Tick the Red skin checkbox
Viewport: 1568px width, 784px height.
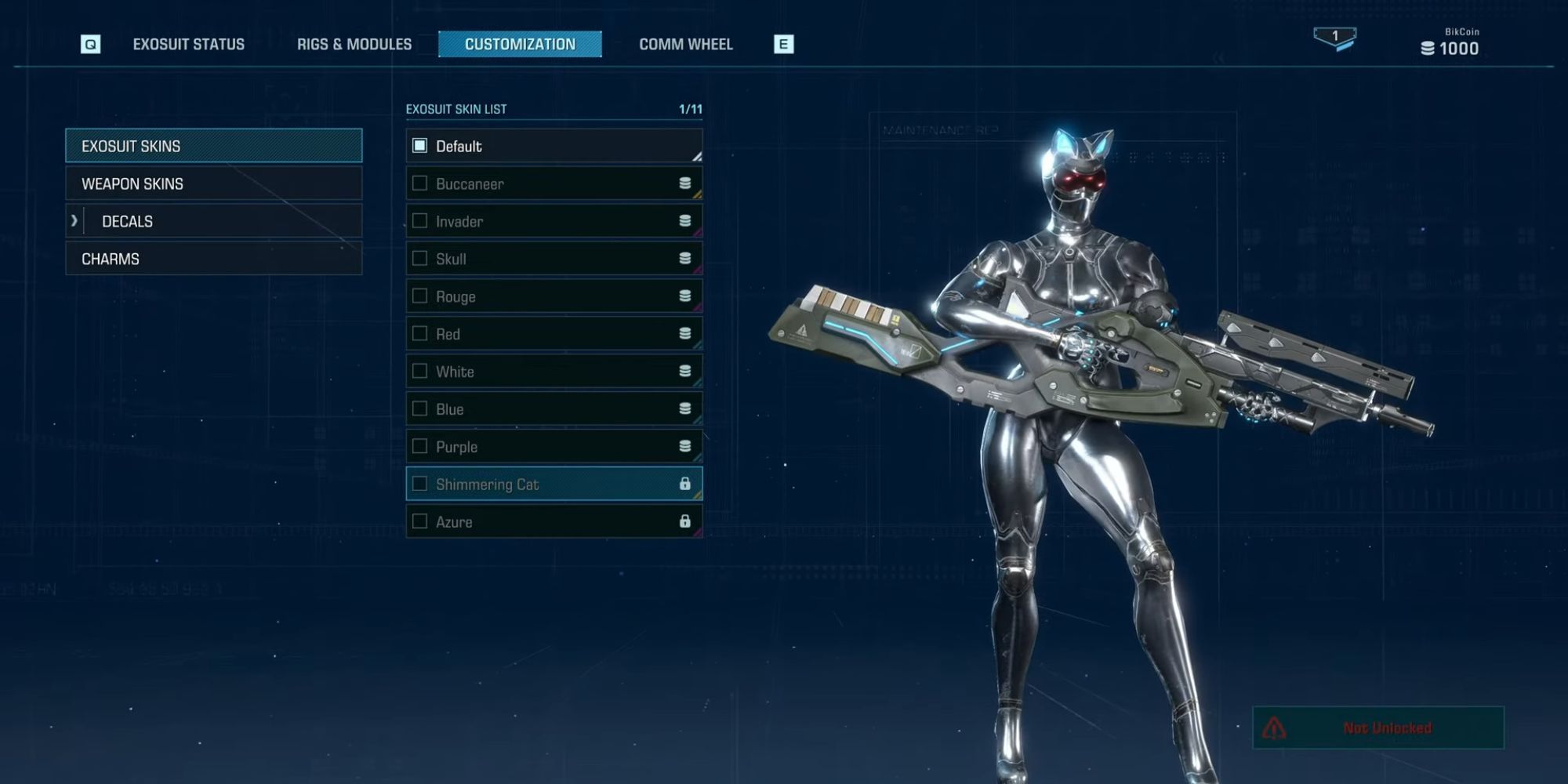[x=419, y=333]
